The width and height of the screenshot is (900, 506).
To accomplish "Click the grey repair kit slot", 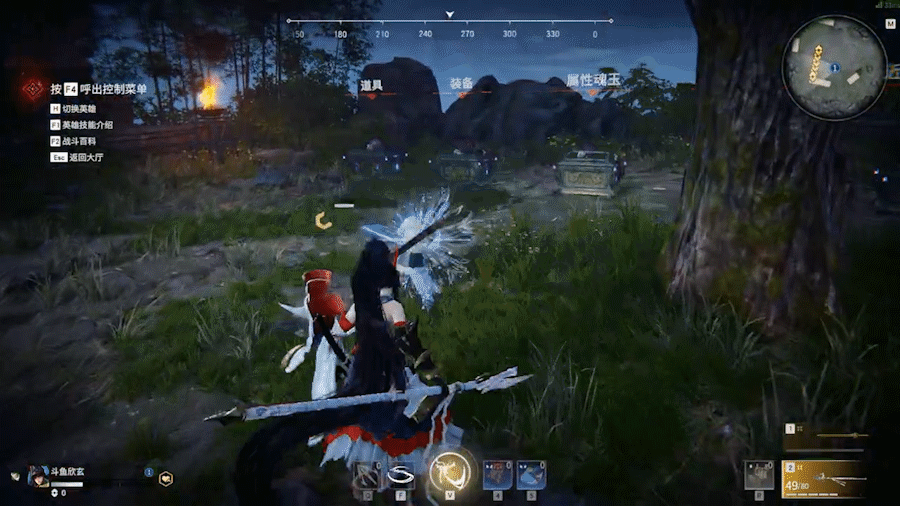I will pyautogui.click(x=760, y=475).
